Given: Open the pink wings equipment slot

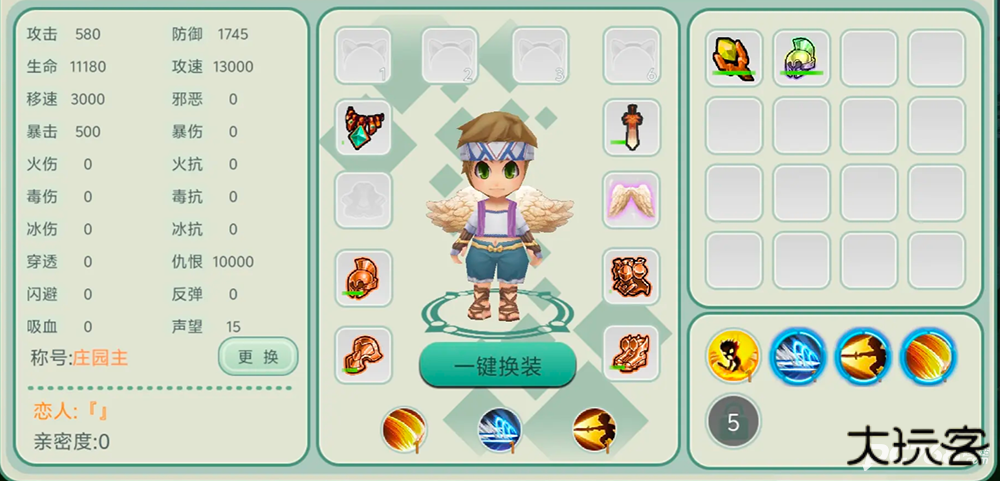Looking at the screenshot, I should coord(631,199).
